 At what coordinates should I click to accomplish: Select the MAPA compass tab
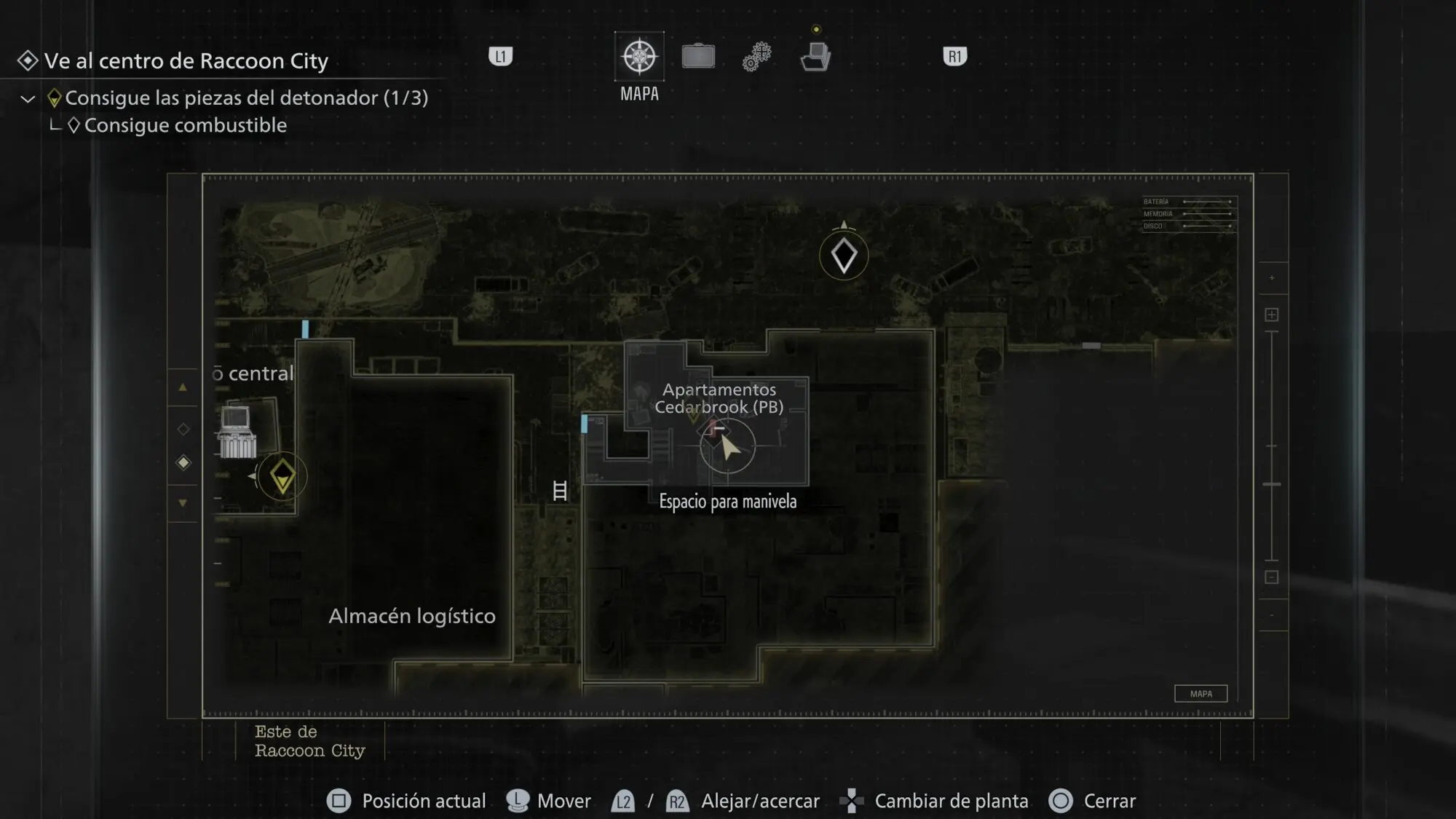639,57
